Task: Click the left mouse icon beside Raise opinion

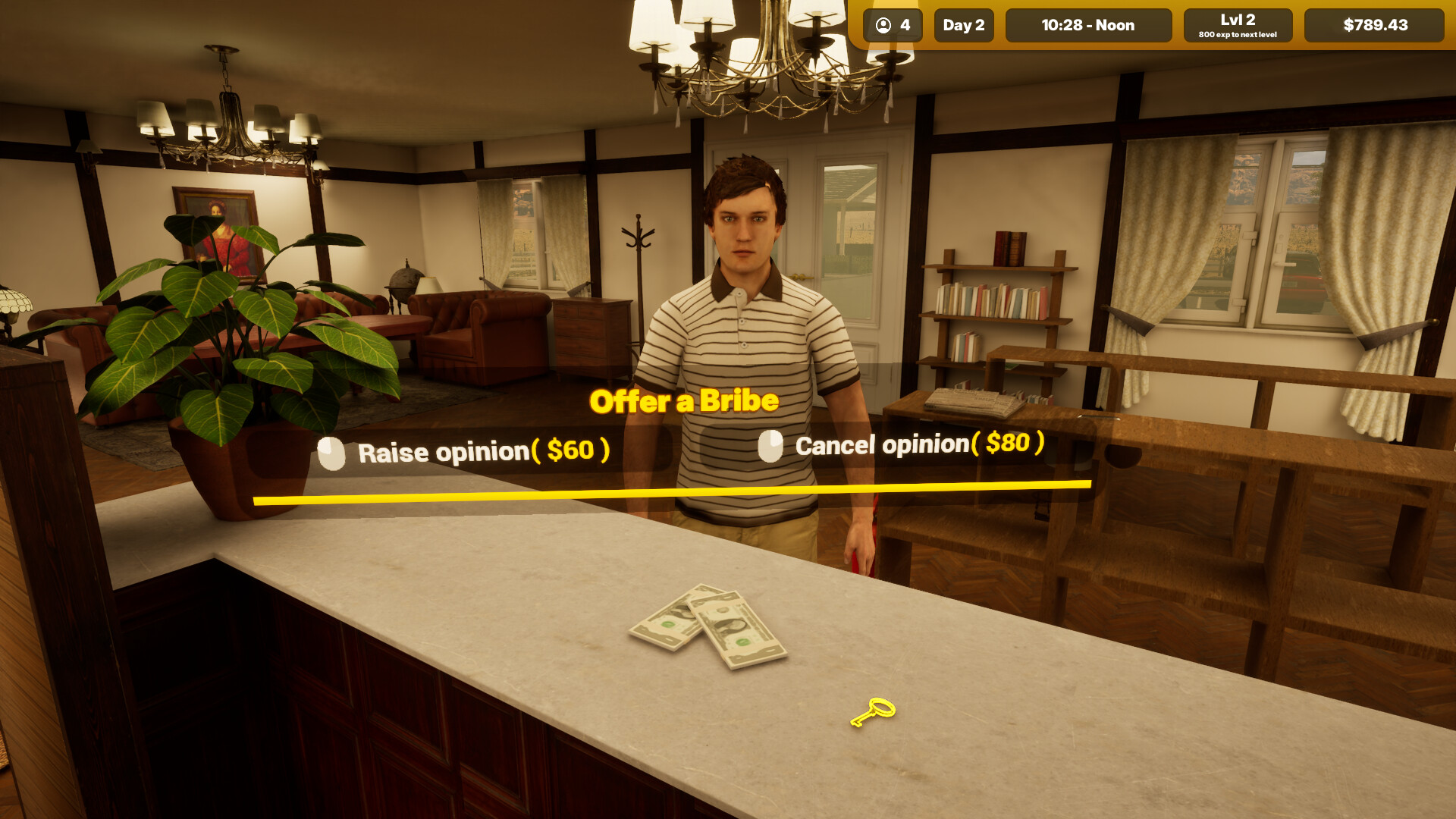Action: 331,453
